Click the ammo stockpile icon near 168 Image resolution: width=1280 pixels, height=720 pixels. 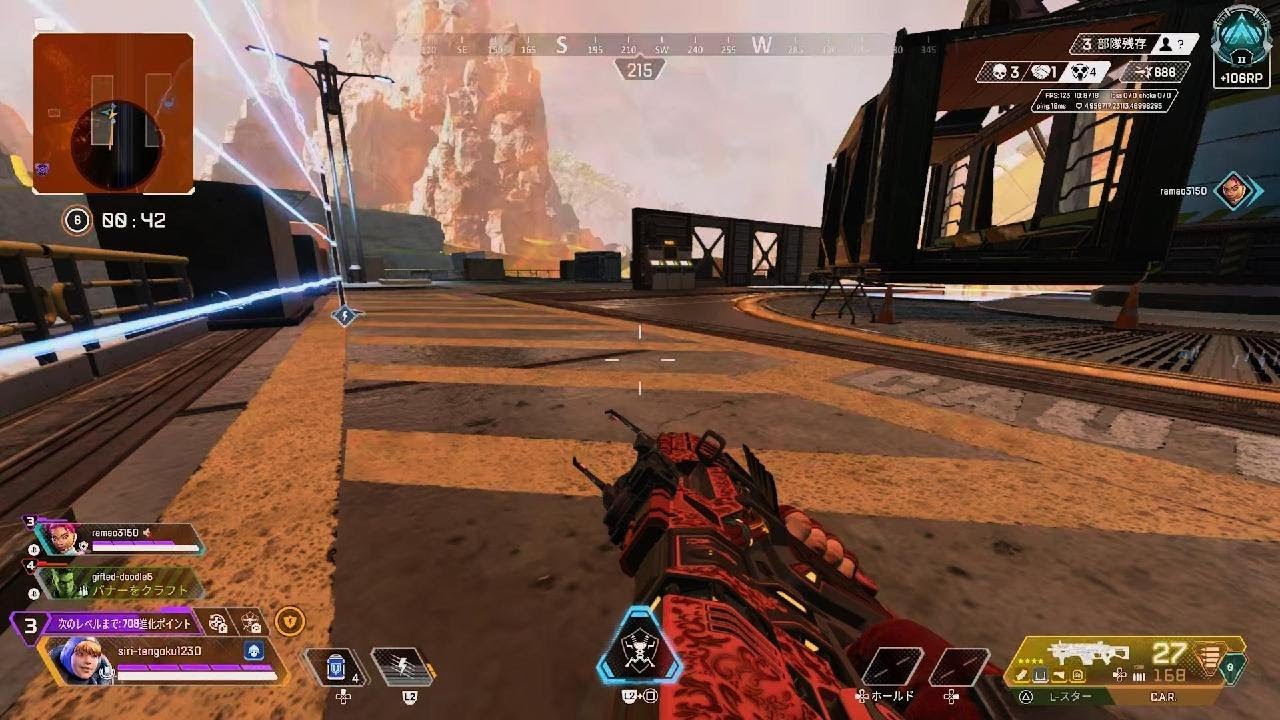click(x=1139, y=676)
